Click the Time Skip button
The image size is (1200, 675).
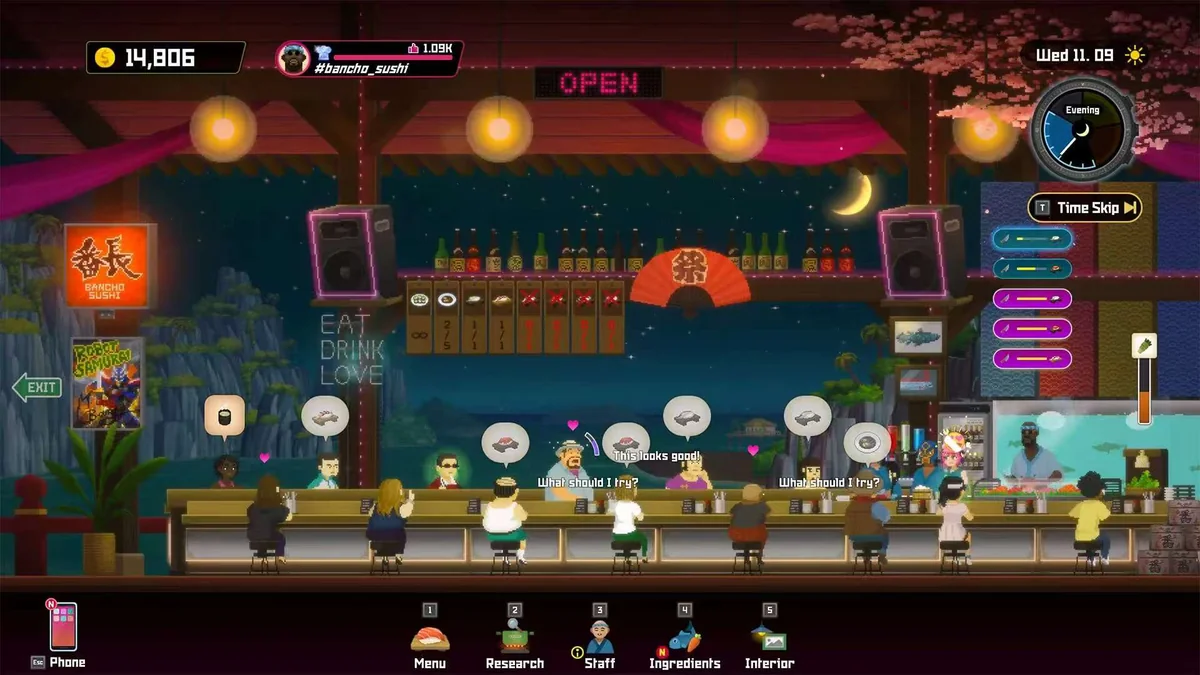[x=1085, y=208]
